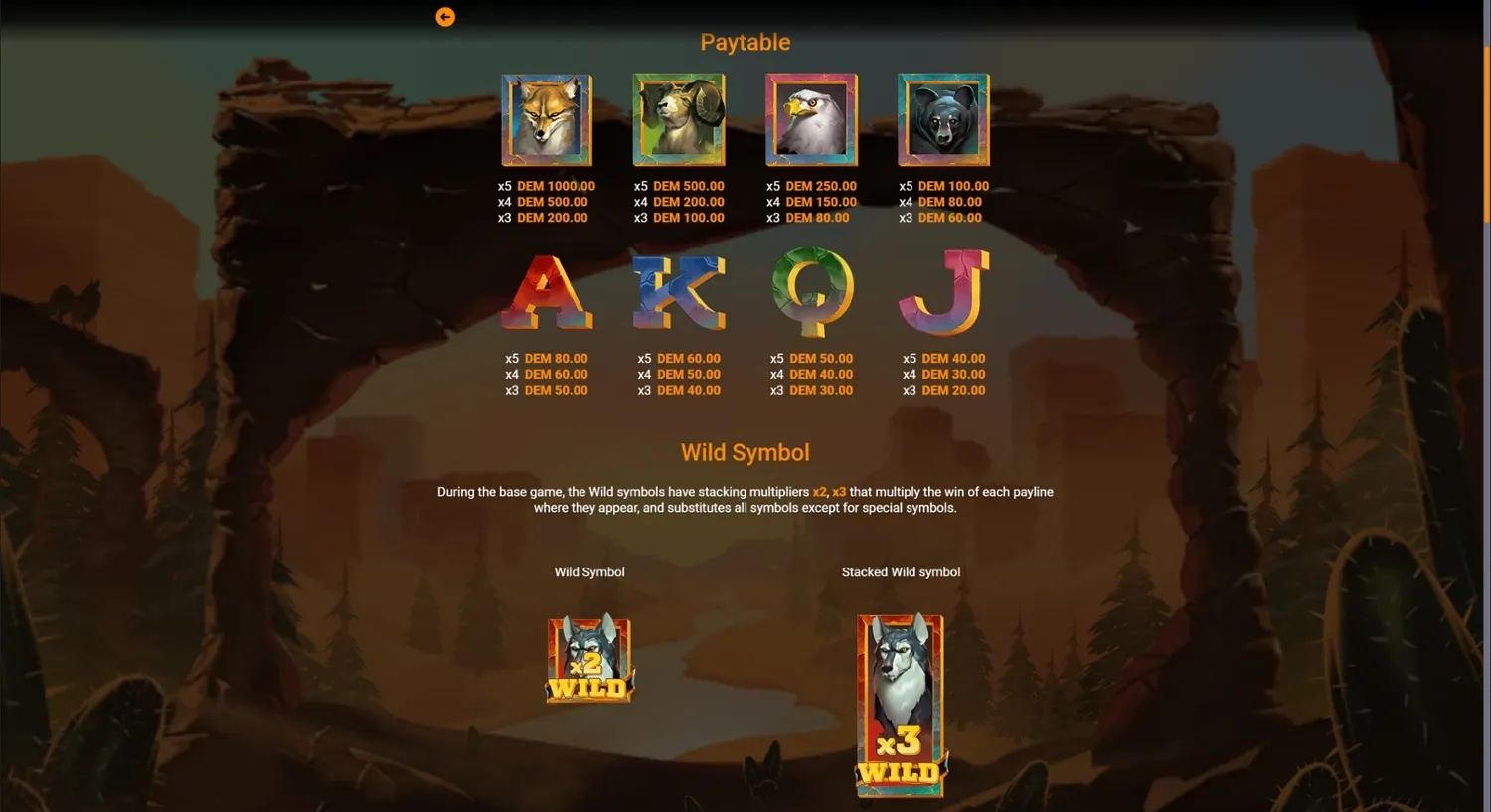The height and width of the screenshot is (812, 1491).
Task: Select the red letter A symbol
Action: click(x=546, y=293)
